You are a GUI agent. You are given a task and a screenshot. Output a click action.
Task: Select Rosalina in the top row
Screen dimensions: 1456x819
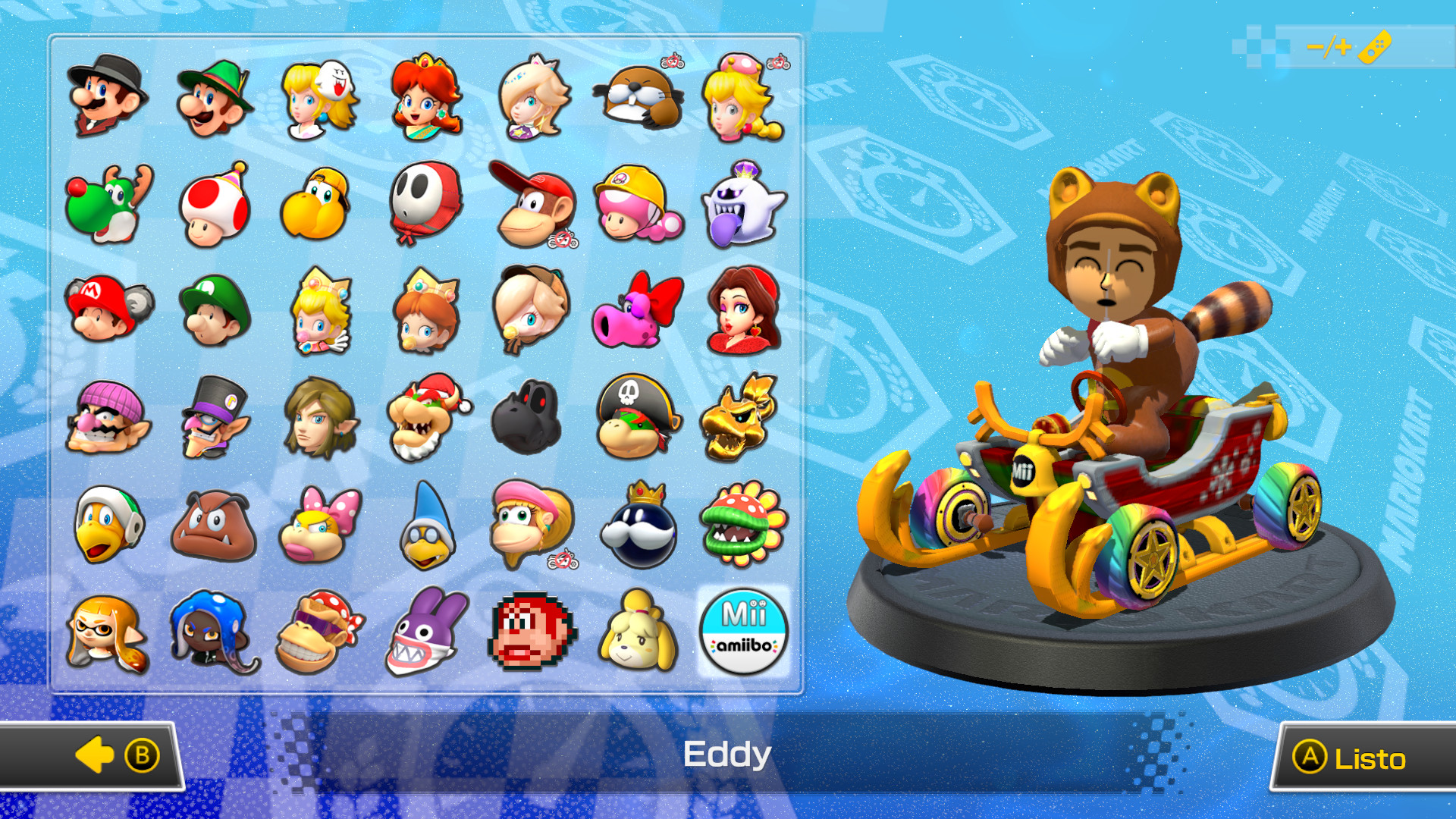(x=533, y=99)
